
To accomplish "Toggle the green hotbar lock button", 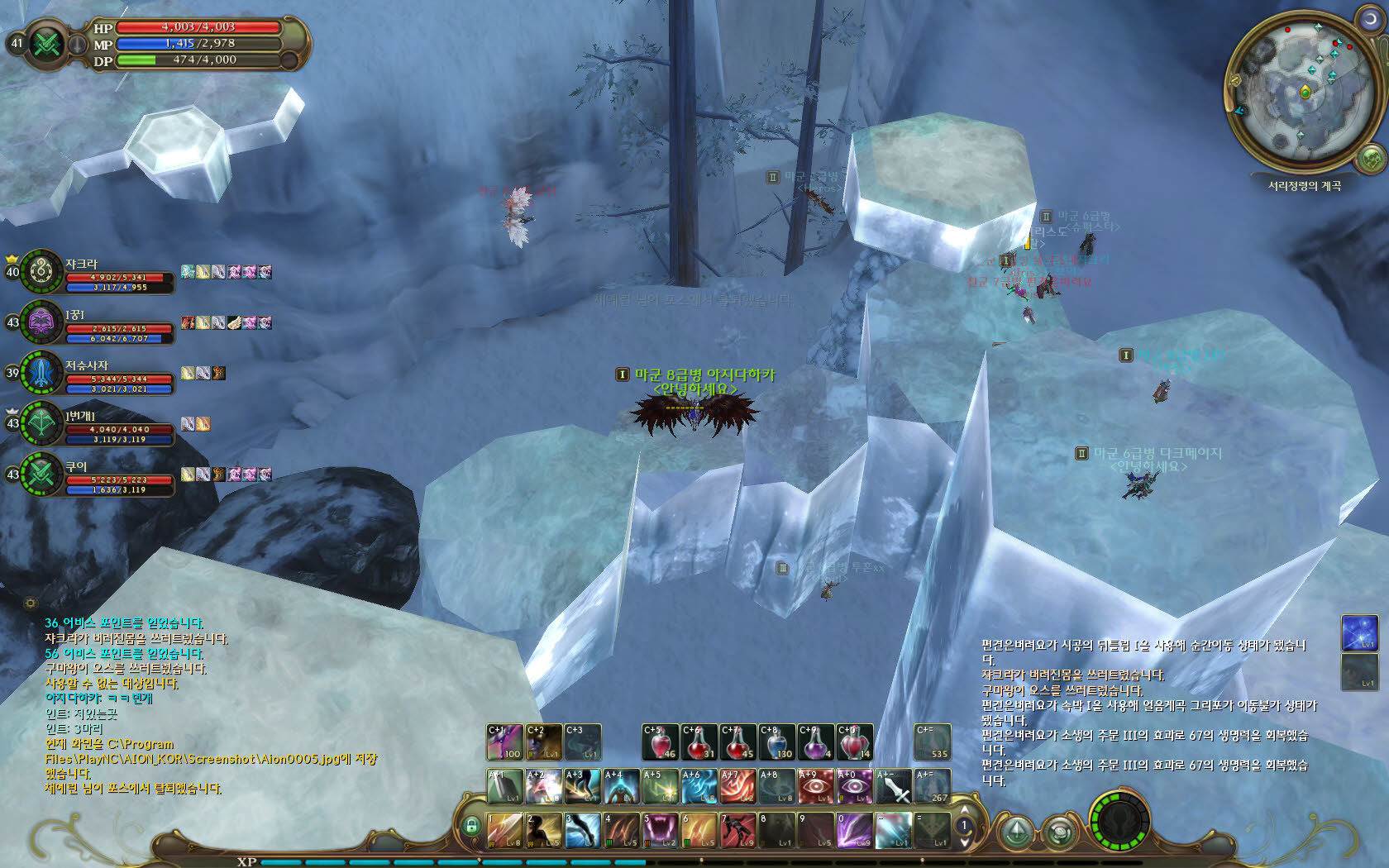I will (x=472, y=825).
